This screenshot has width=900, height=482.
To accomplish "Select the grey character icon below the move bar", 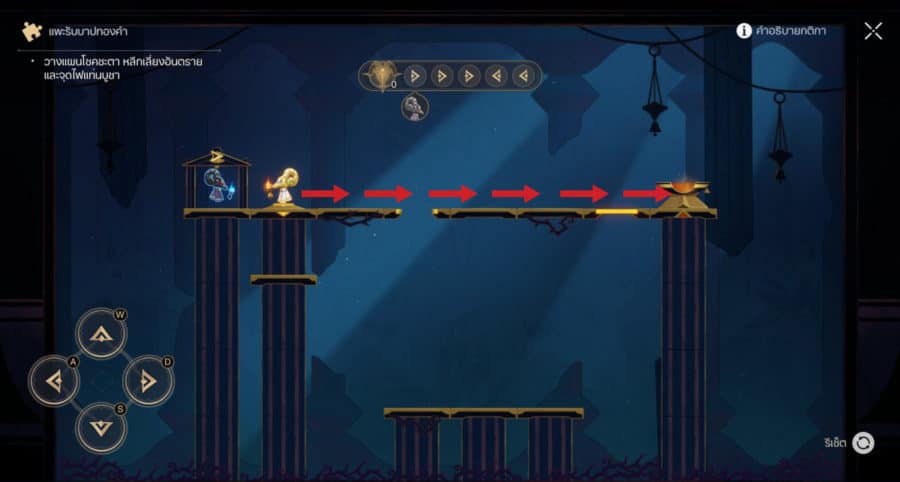I will (x=415, y=106).
